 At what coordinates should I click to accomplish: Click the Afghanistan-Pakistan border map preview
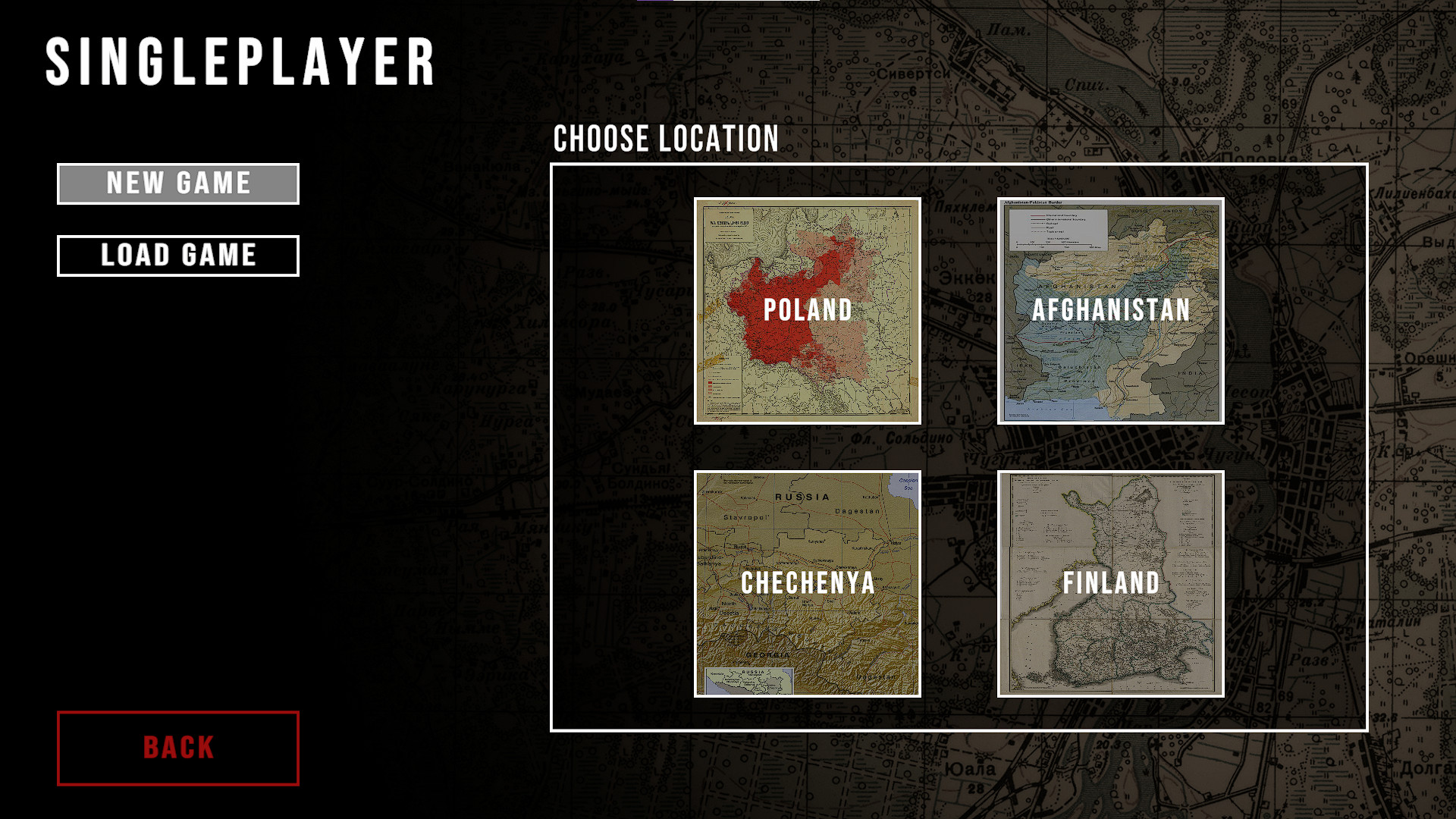1111,309
